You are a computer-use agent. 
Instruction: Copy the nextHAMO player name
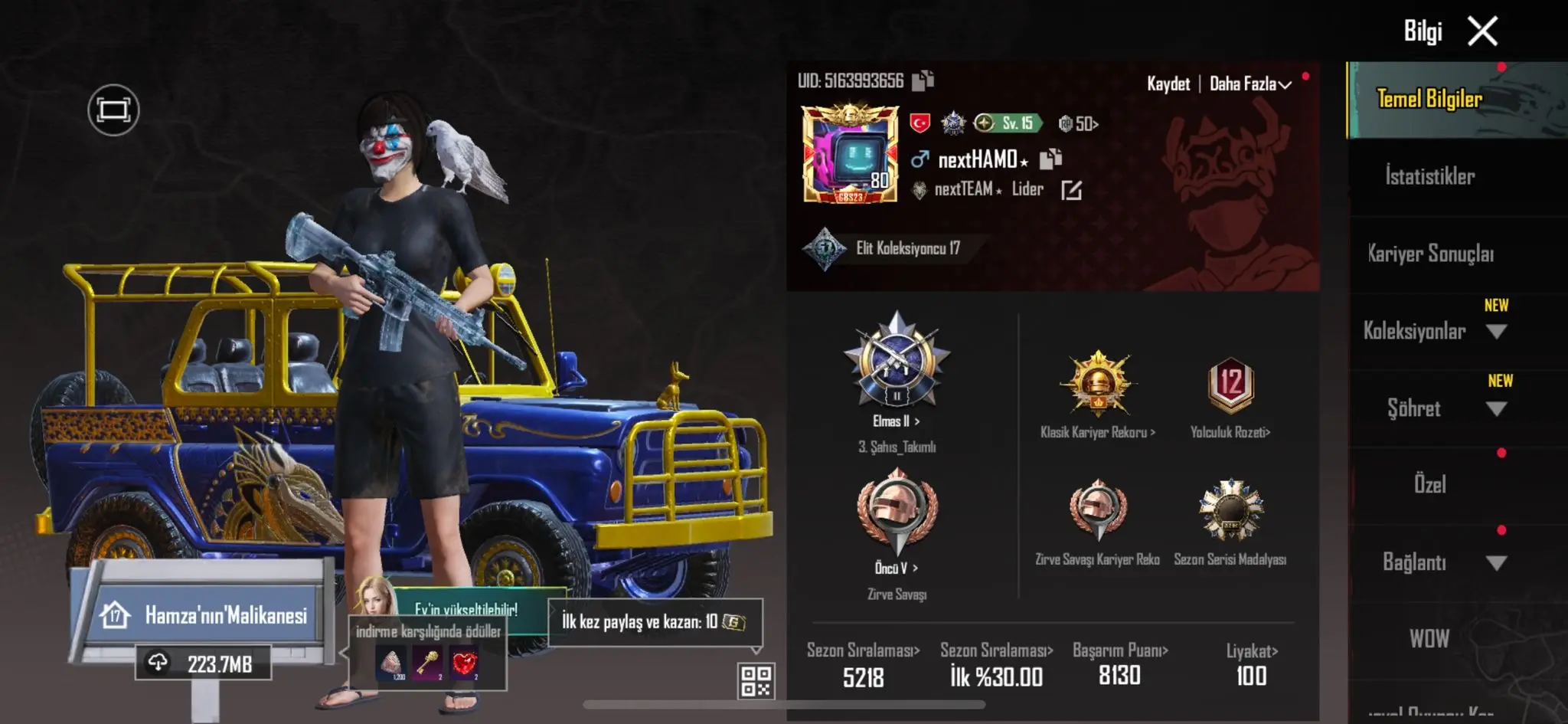tap(1050, 159)
